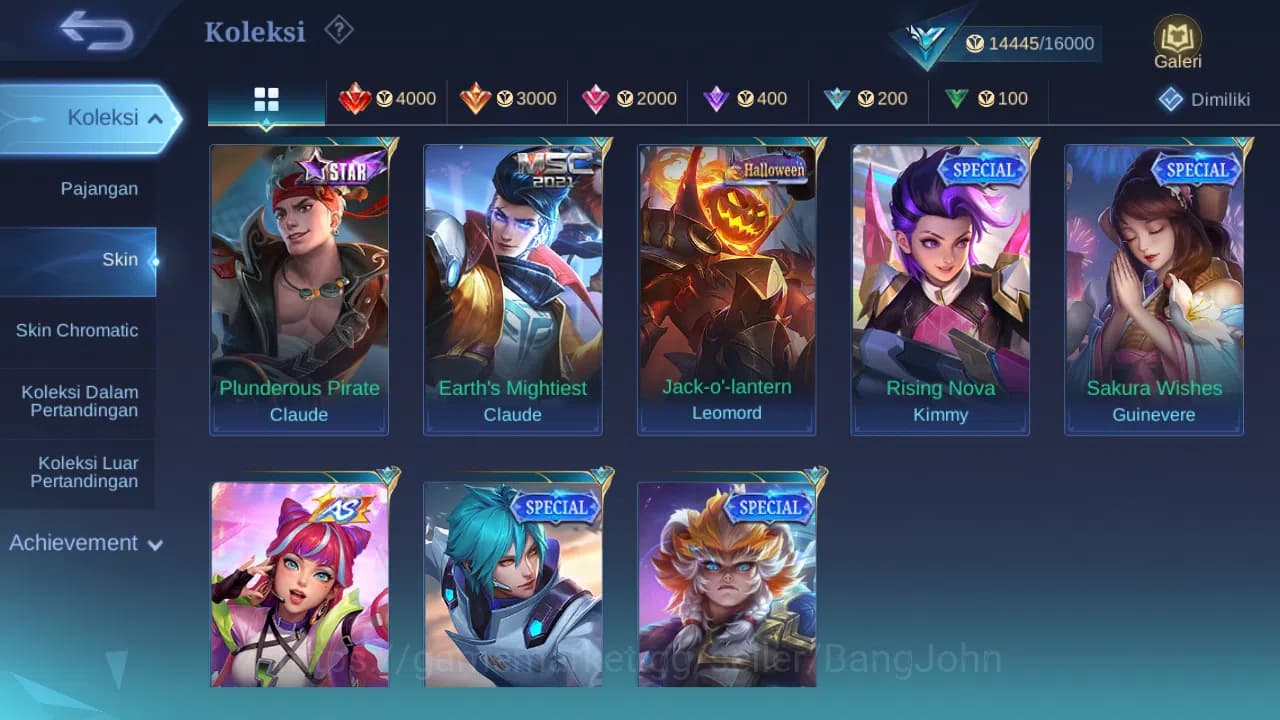Select the pink 2000 token rarity filter
The width and height of the screenshot is (1280, 720).
(x=628, y=99)
